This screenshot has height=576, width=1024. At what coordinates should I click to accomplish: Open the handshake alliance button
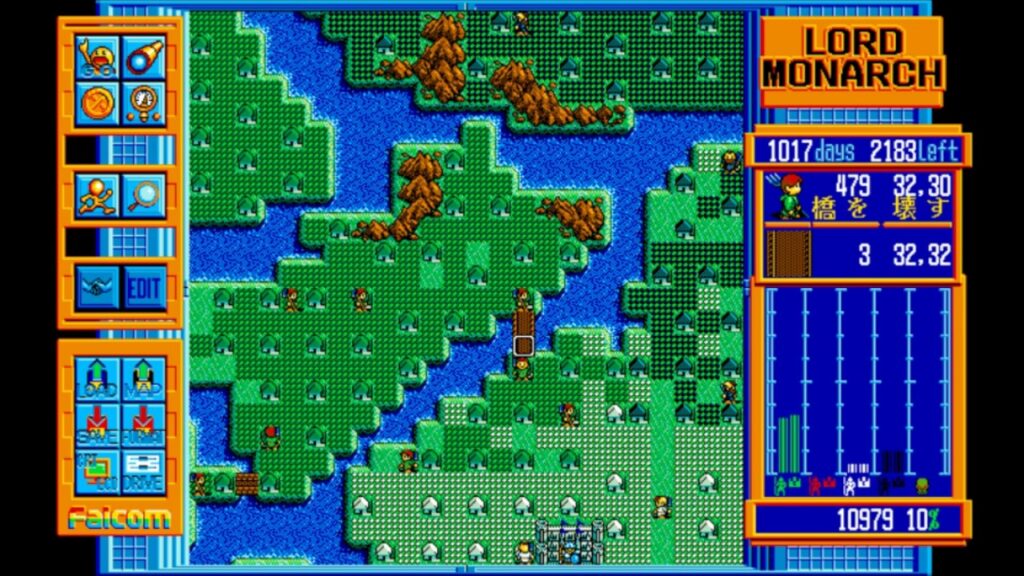[98, 288]
